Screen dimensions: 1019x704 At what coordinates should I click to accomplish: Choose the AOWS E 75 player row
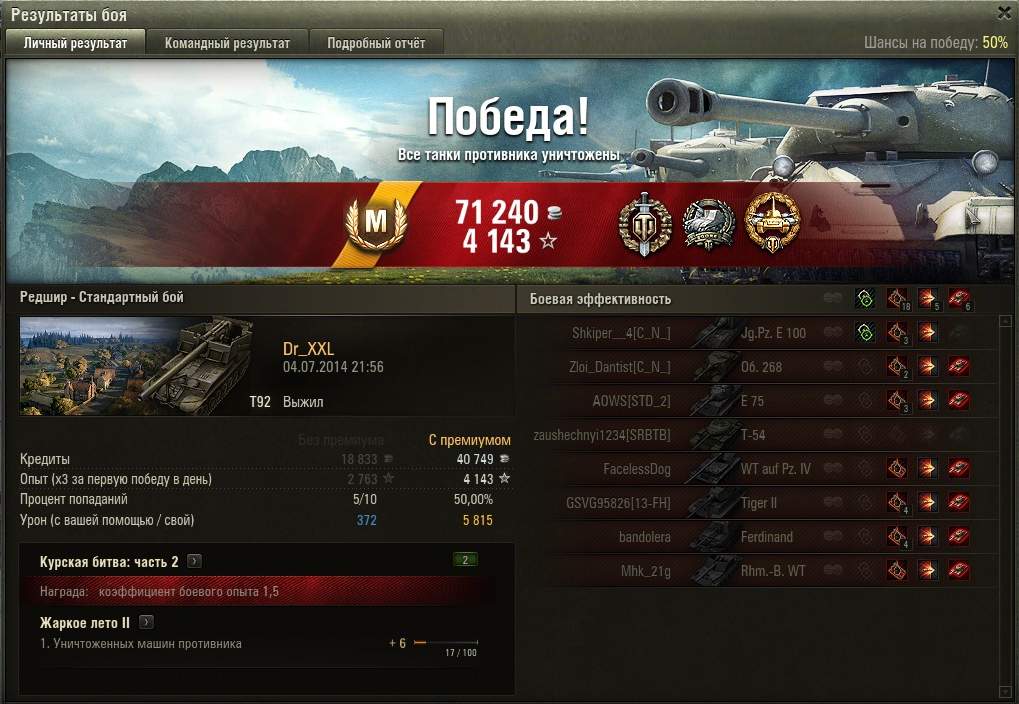700,401
